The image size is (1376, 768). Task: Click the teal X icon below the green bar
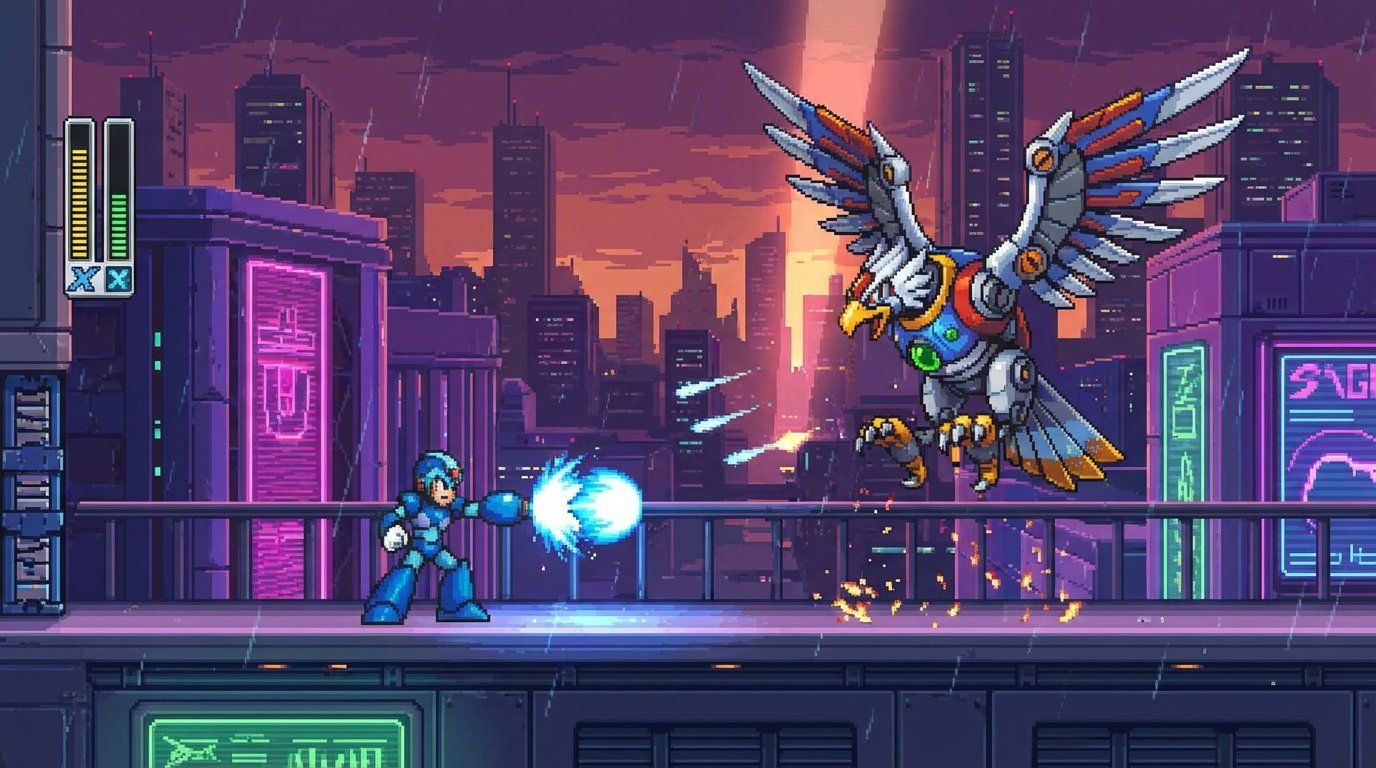pos(117,278)
